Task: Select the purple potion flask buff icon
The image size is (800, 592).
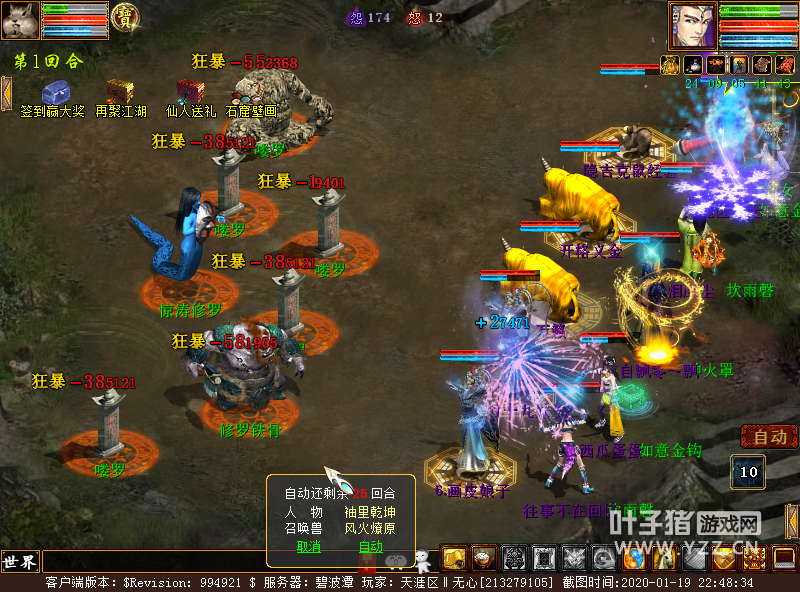Action: (693, 65)
